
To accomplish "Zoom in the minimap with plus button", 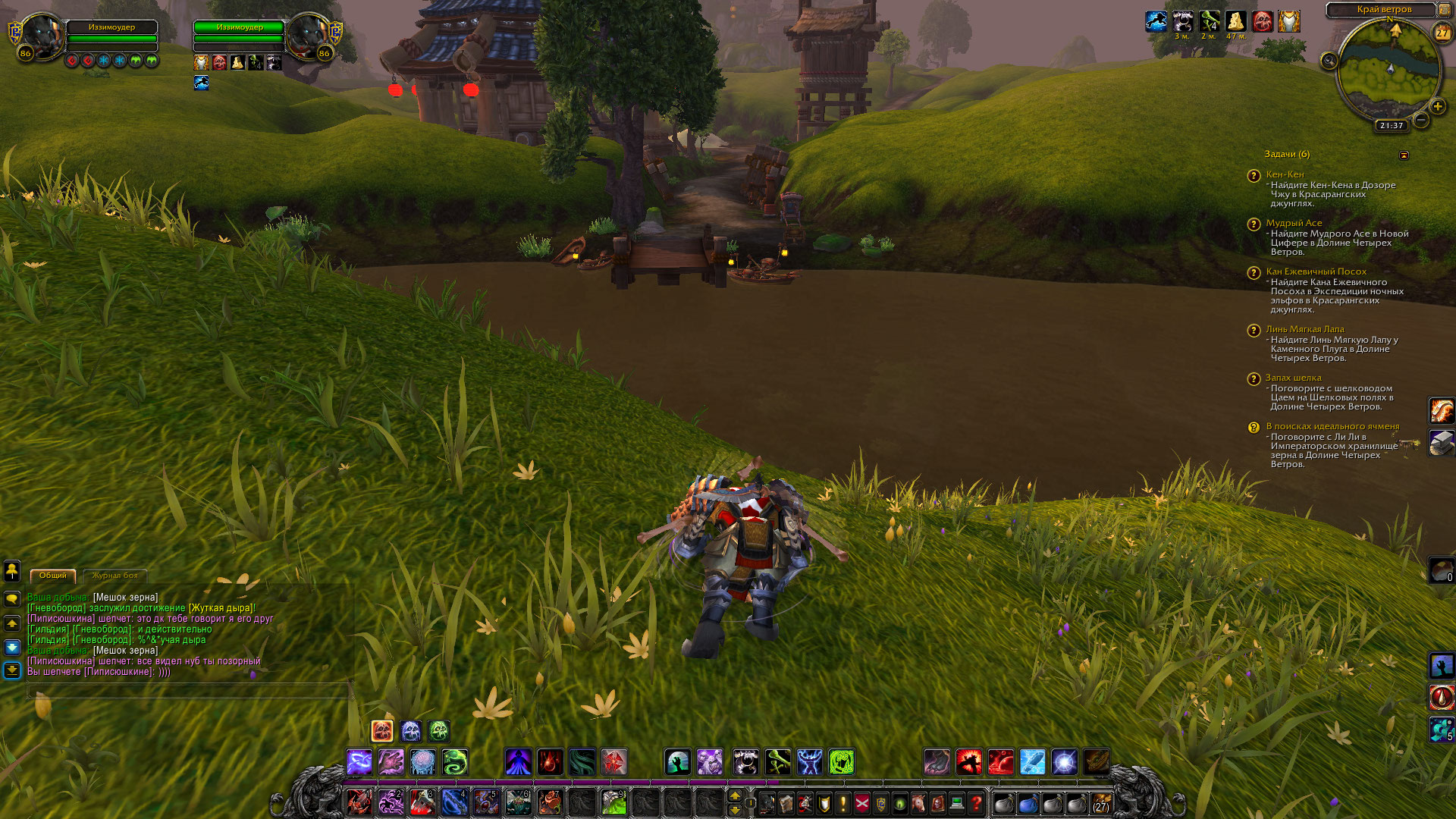I will [x=1438, y=107].
